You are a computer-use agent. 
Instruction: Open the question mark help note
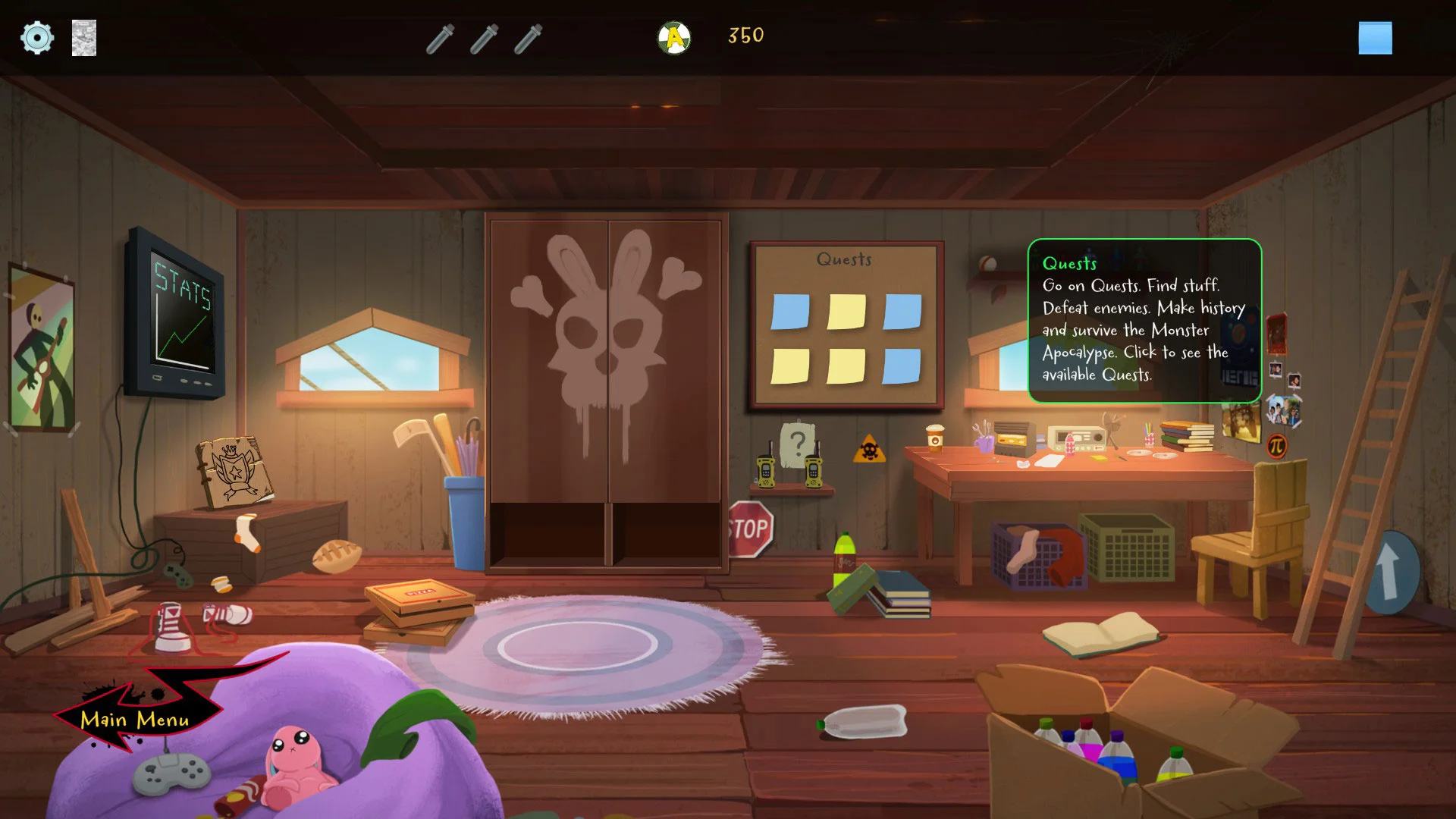tap(797, 443)
